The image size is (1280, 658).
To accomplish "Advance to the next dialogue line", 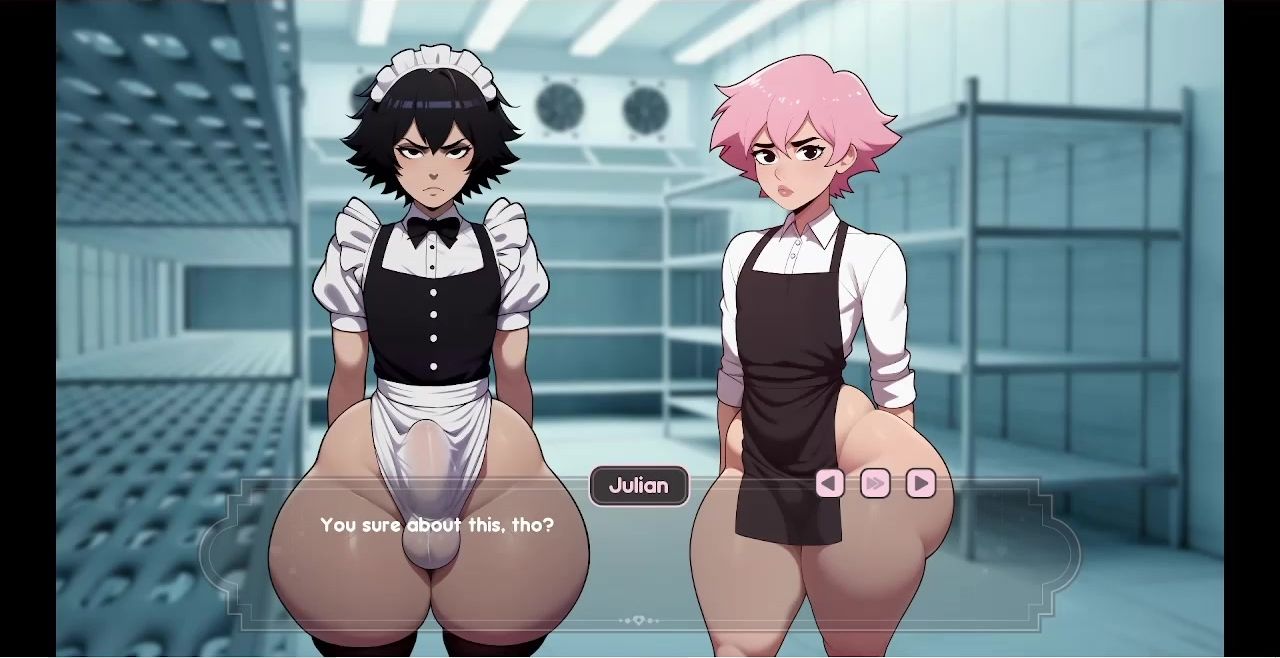I will 921,484.
